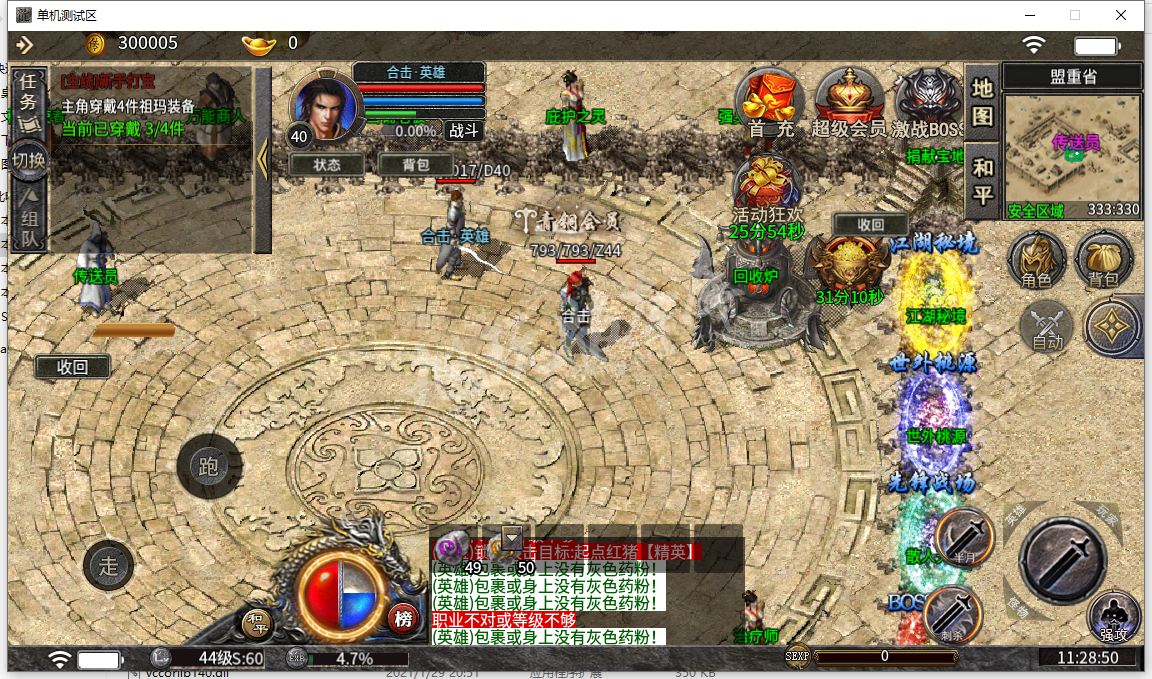Use the 半月 half-moon sword skill
This screenshot has height=679, width=1152.
click(x=964, y=537)
